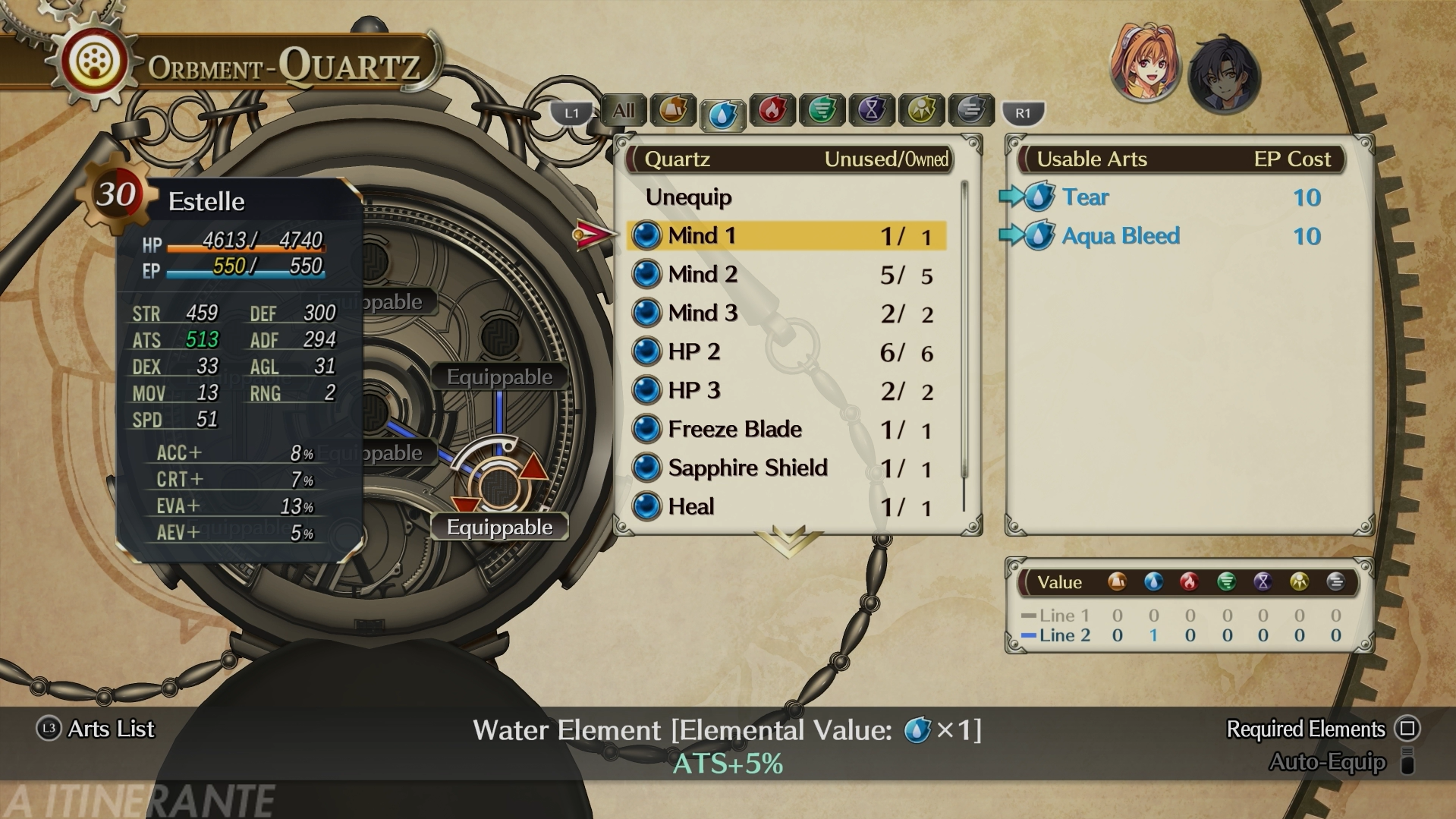The height and width of the screenshot is (819, 1456).
Task: Select the Unequip entry
Action: pos(688,197)
